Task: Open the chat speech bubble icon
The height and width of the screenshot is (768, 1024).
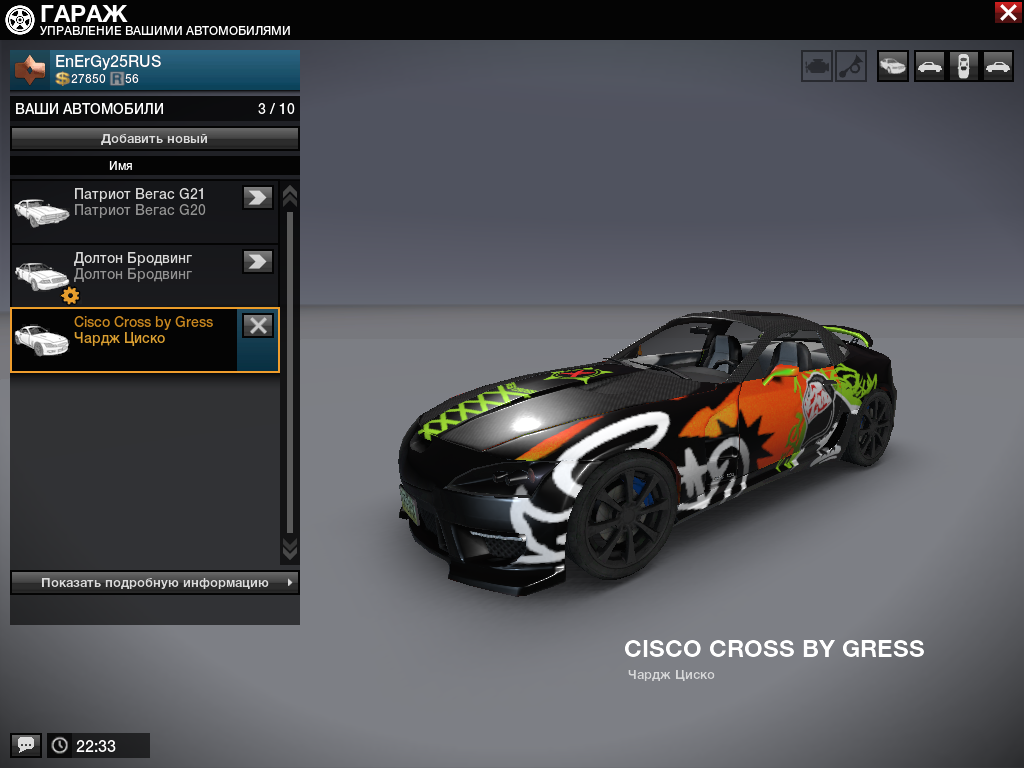Action: pos(26,745)
